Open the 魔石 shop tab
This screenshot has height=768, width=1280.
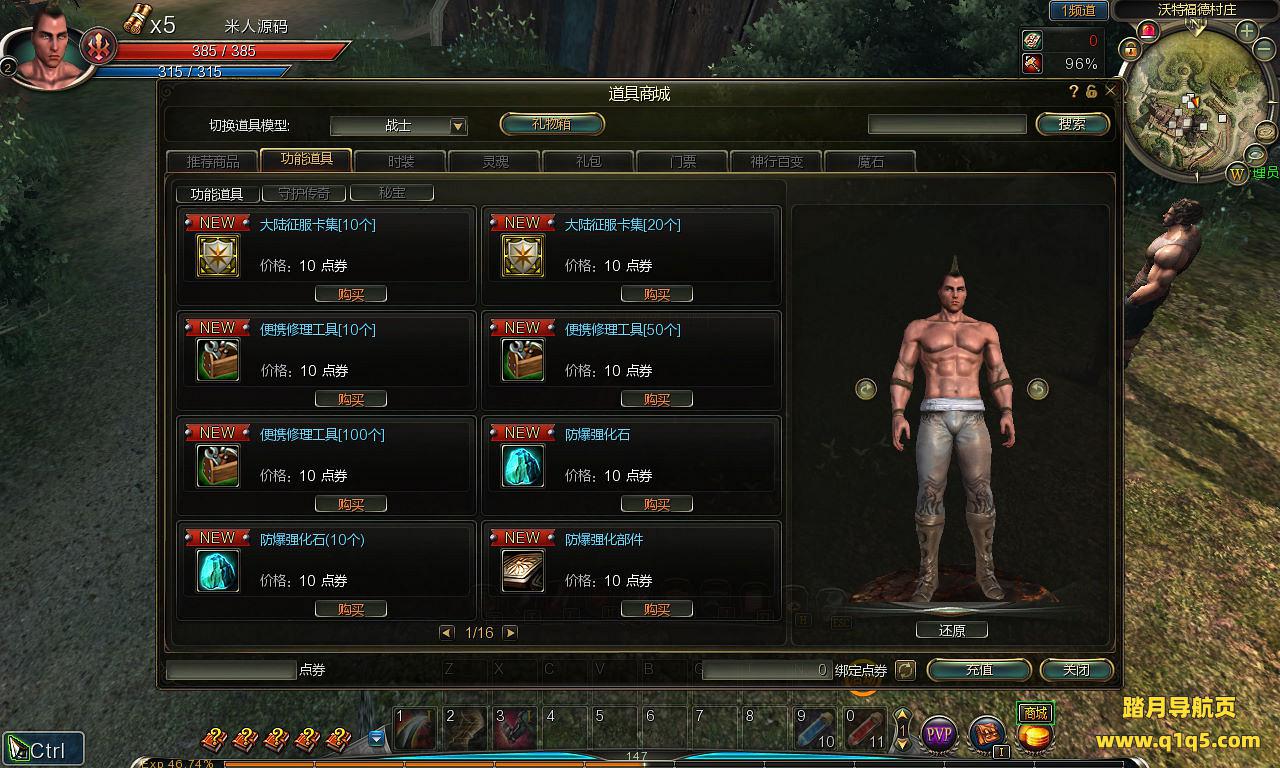coord(870,161)
